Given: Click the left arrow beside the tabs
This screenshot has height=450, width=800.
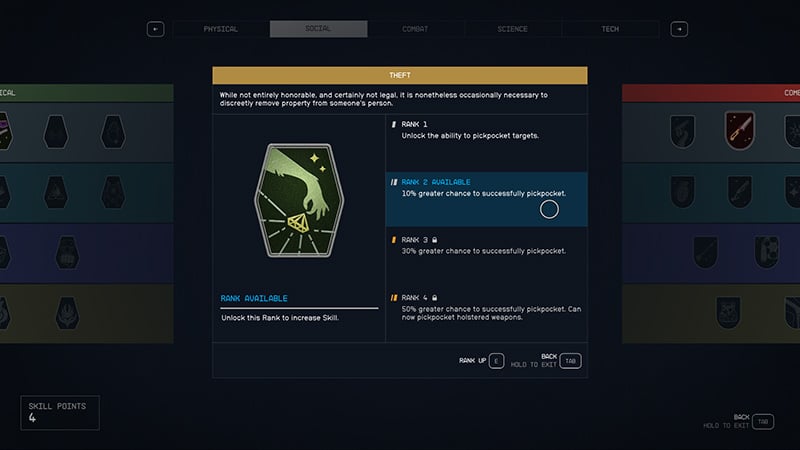Looking at the screenshot, I should tap(155, 29).
